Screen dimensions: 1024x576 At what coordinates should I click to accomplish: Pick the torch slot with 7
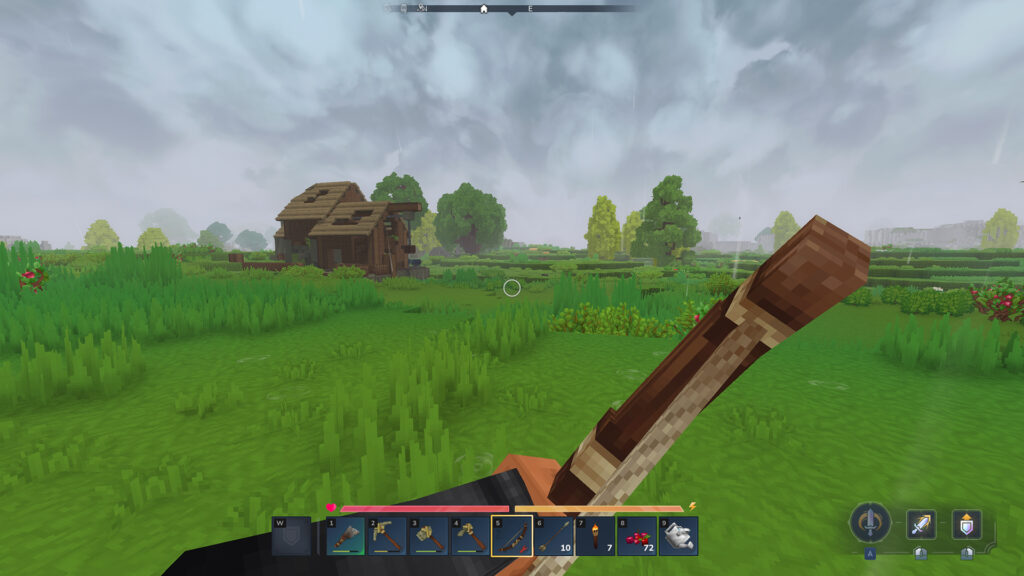(595, 536)
